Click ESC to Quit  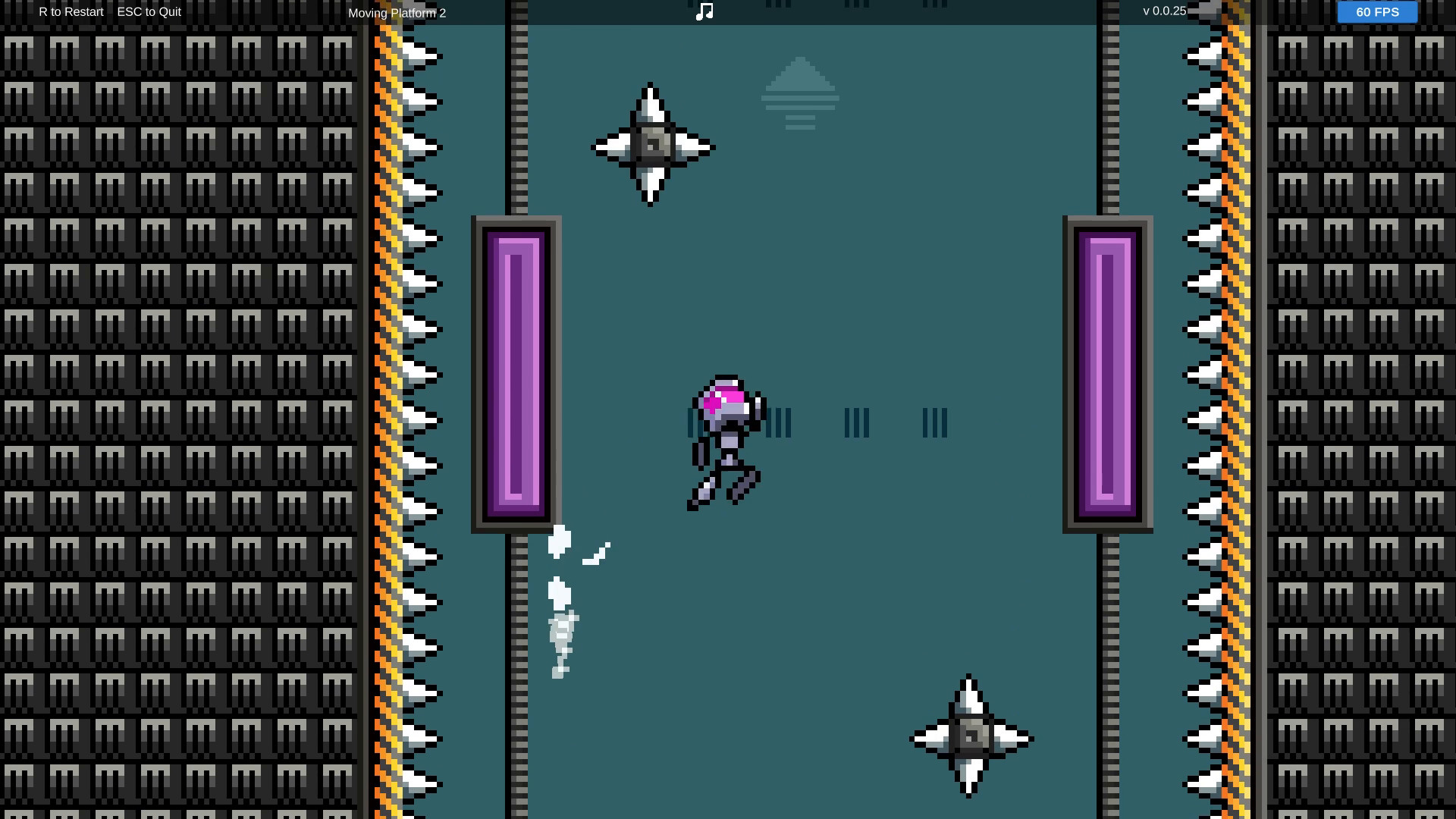(149, 11)
